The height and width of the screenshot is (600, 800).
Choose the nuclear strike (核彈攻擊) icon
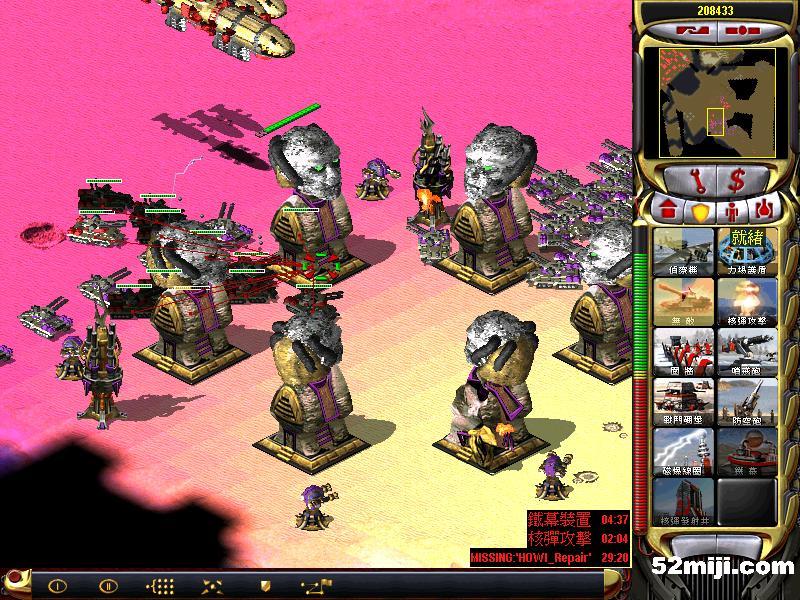coord(747,299)
